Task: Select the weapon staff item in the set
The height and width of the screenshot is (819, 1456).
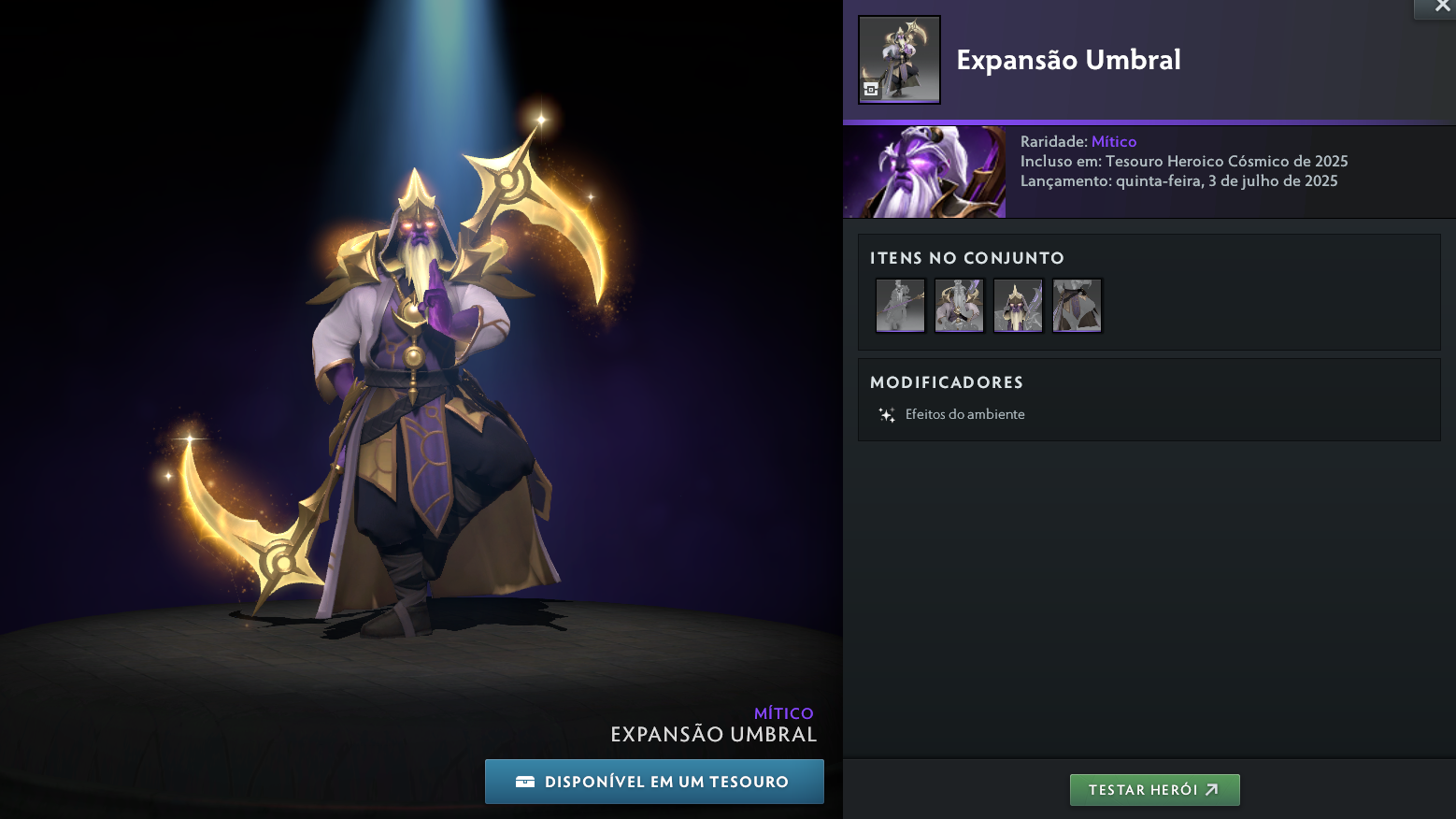Action: (x=900, y=305)
